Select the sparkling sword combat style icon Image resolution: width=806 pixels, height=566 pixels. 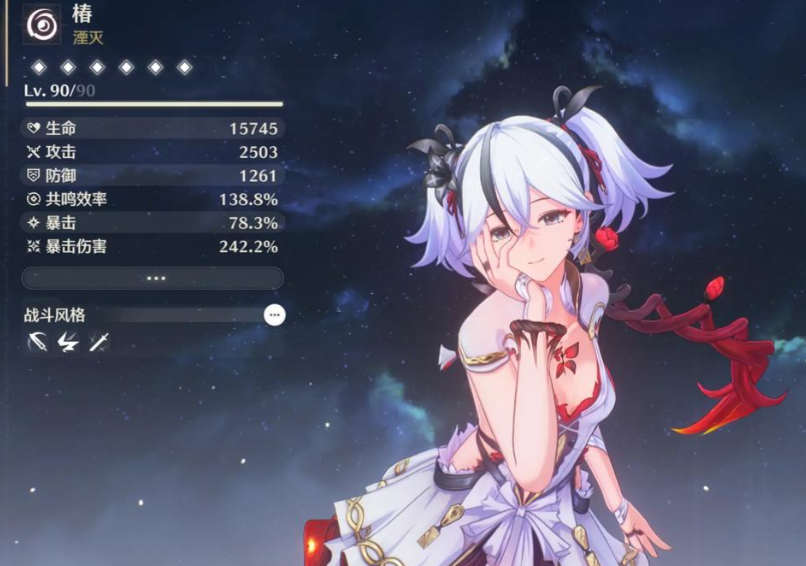coord(99,342)
